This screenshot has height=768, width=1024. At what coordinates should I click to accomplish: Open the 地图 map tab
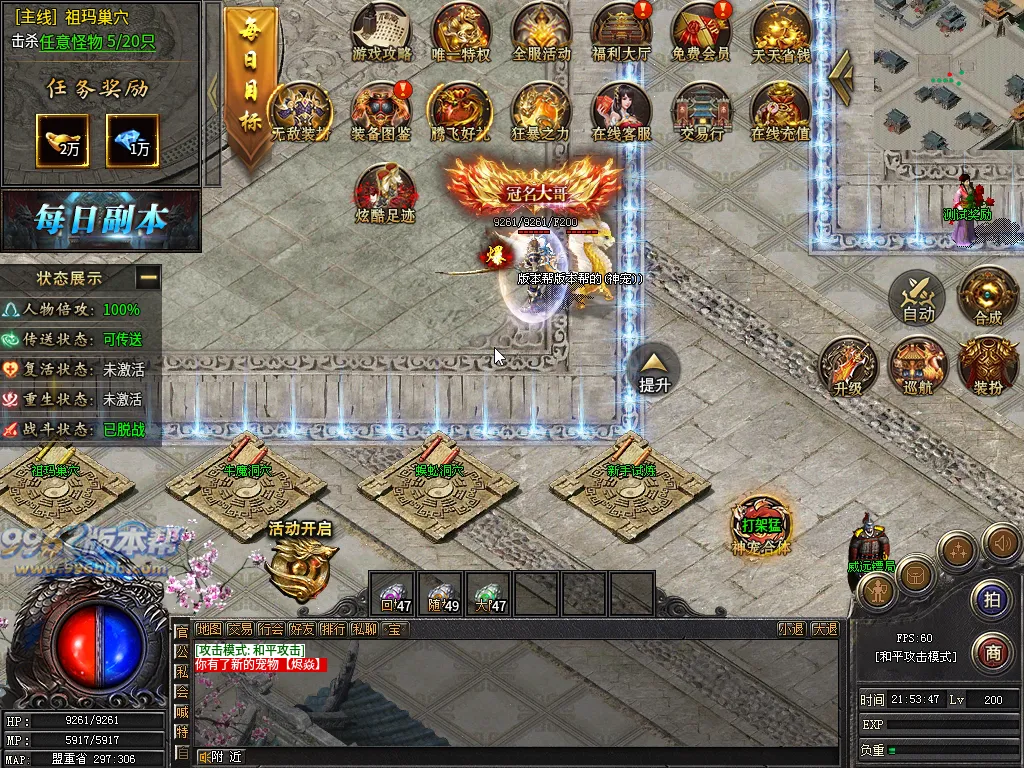click(x=209, y=629)
